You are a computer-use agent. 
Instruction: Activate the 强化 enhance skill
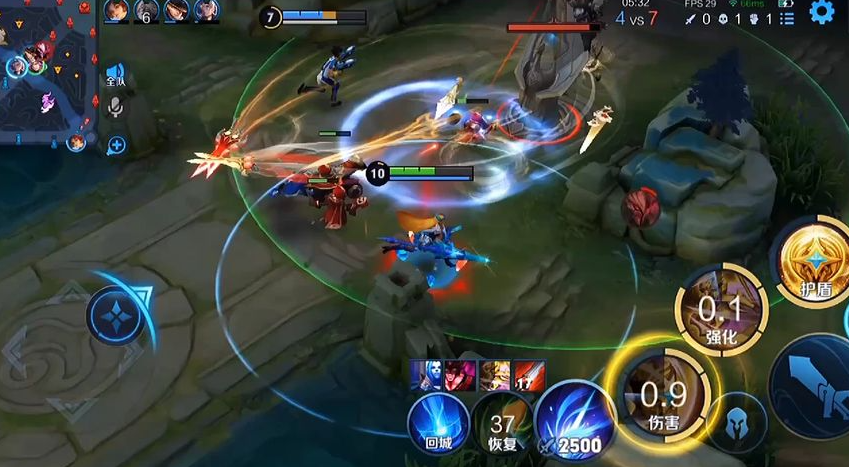coord(720,311)
